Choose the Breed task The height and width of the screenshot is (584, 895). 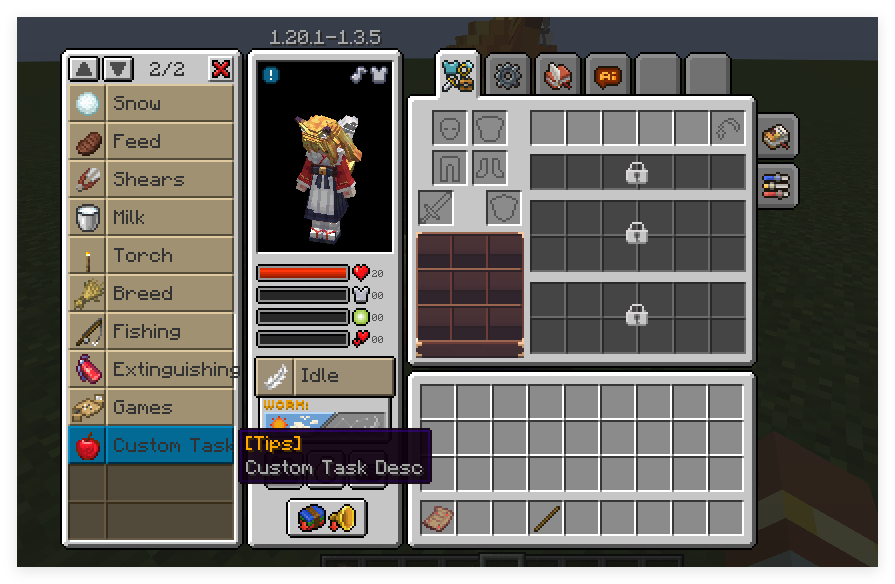(x=152, y=294)
